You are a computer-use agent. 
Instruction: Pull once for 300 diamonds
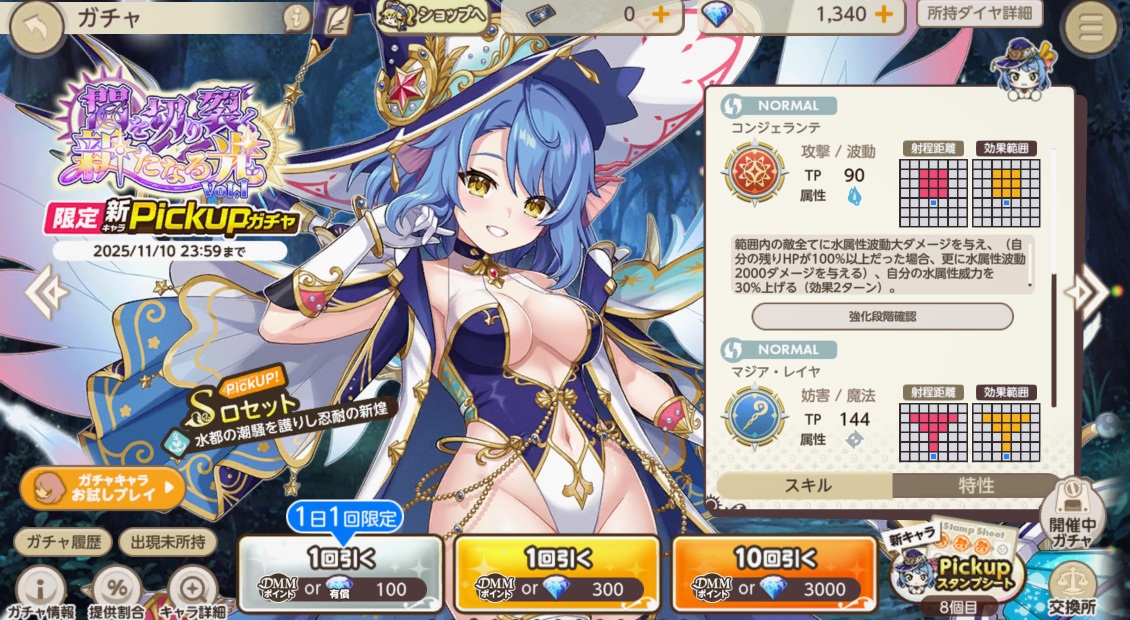(x=557, y=574)
